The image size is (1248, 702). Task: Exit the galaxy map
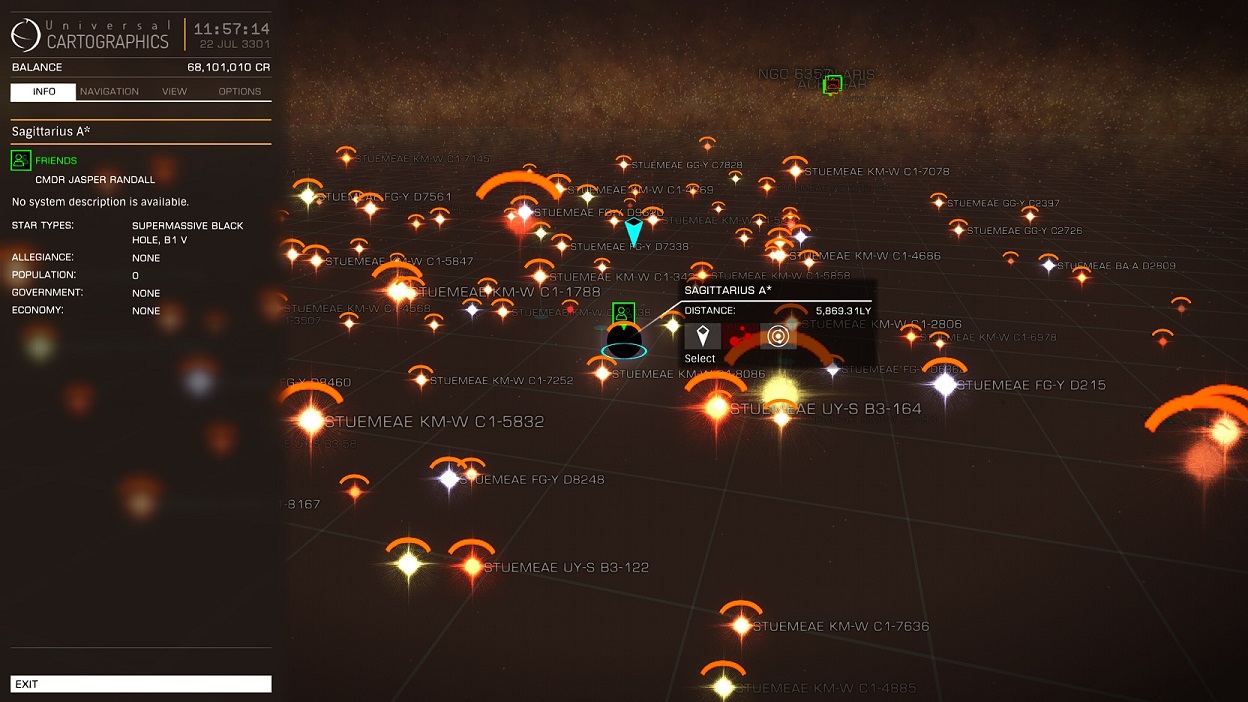141,684
